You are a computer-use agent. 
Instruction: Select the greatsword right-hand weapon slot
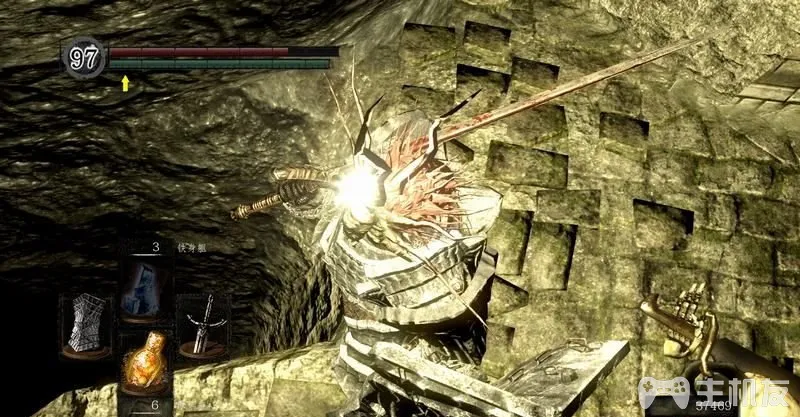(201, 324)
